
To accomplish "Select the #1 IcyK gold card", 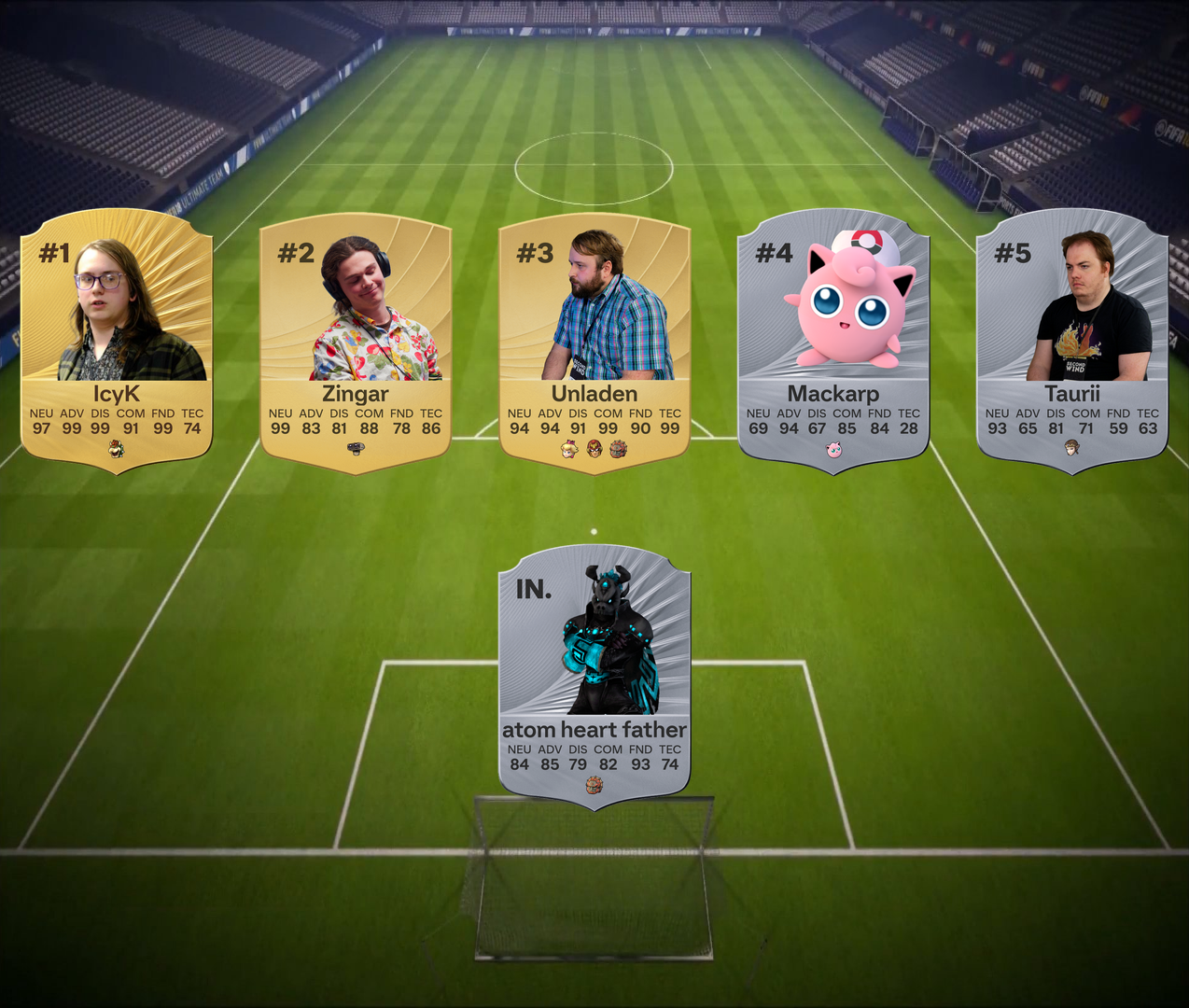I will [117, 341].
